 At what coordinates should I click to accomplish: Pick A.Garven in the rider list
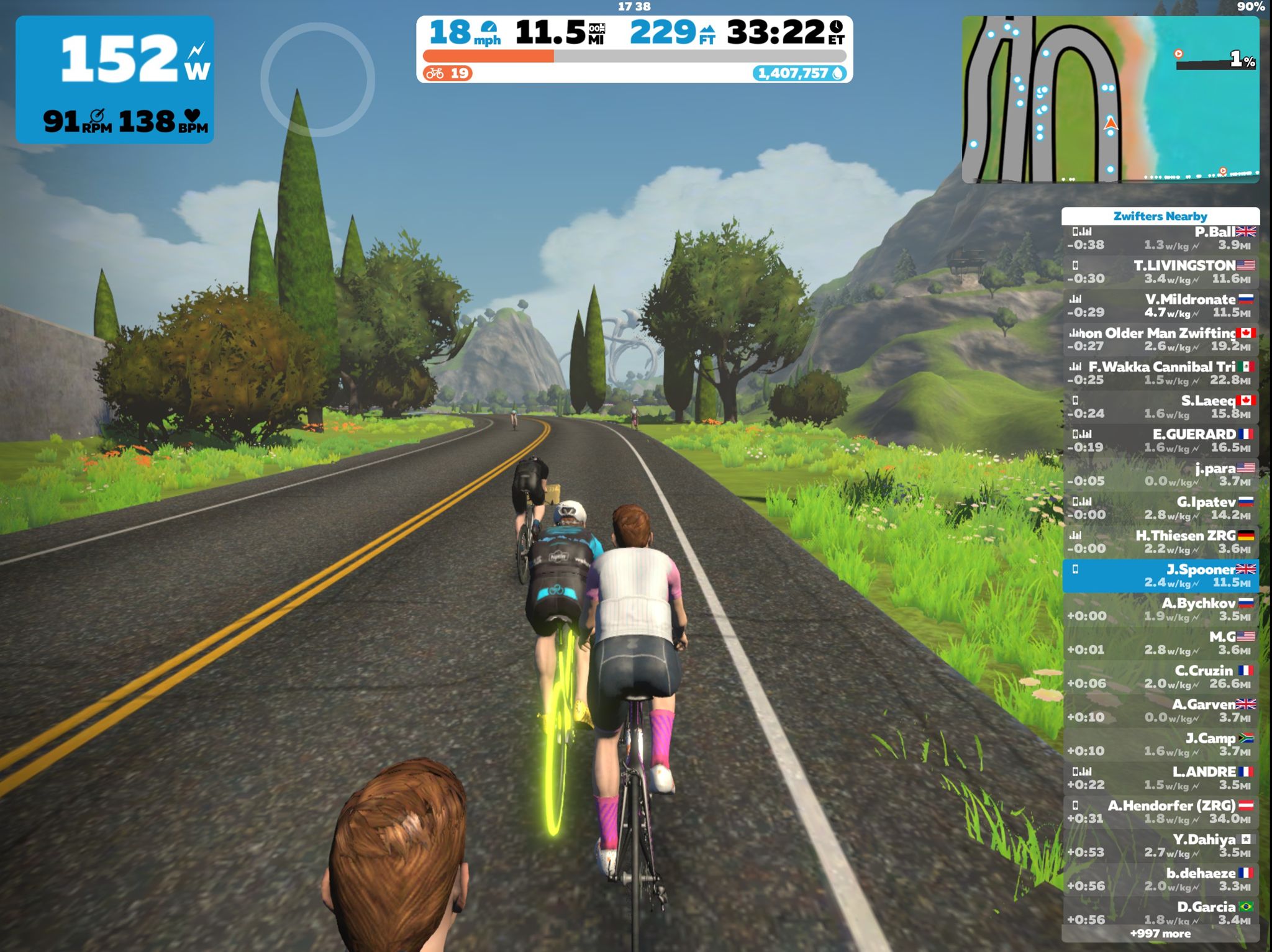pyautogui.click(x=1160, y=710)
